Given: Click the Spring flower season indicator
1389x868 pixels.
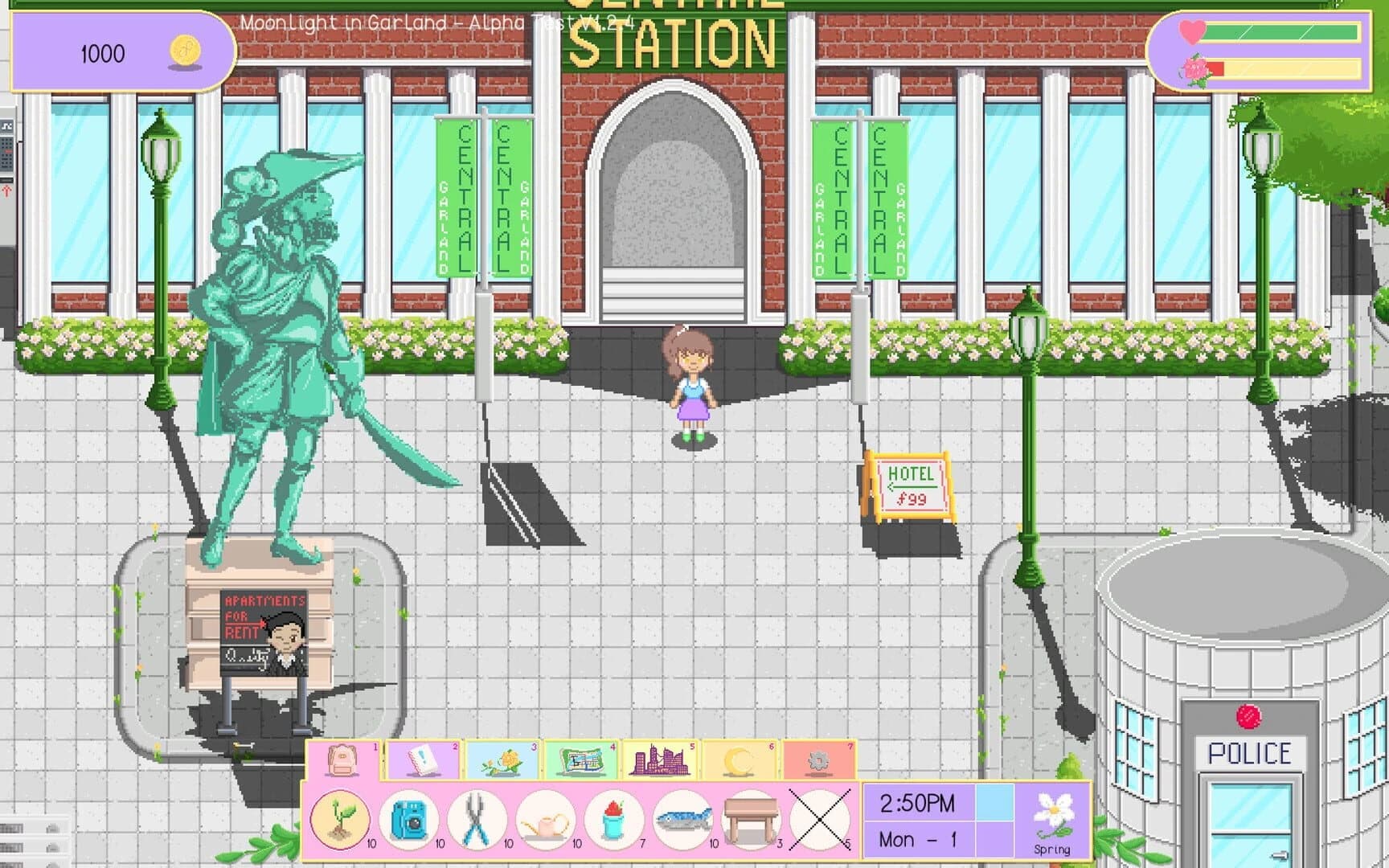Looking at the screenshot, I should click(x=1054, y=821).
